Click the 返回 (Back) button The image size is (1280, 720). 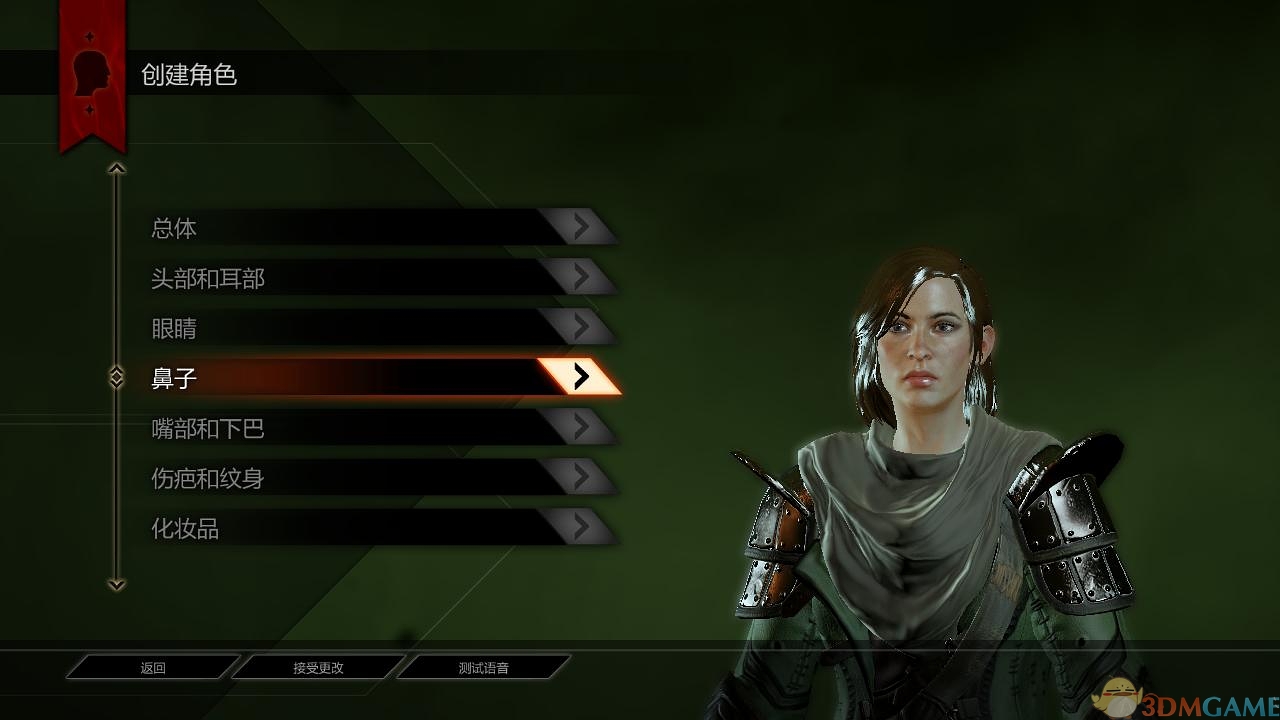tap(153, 667)
